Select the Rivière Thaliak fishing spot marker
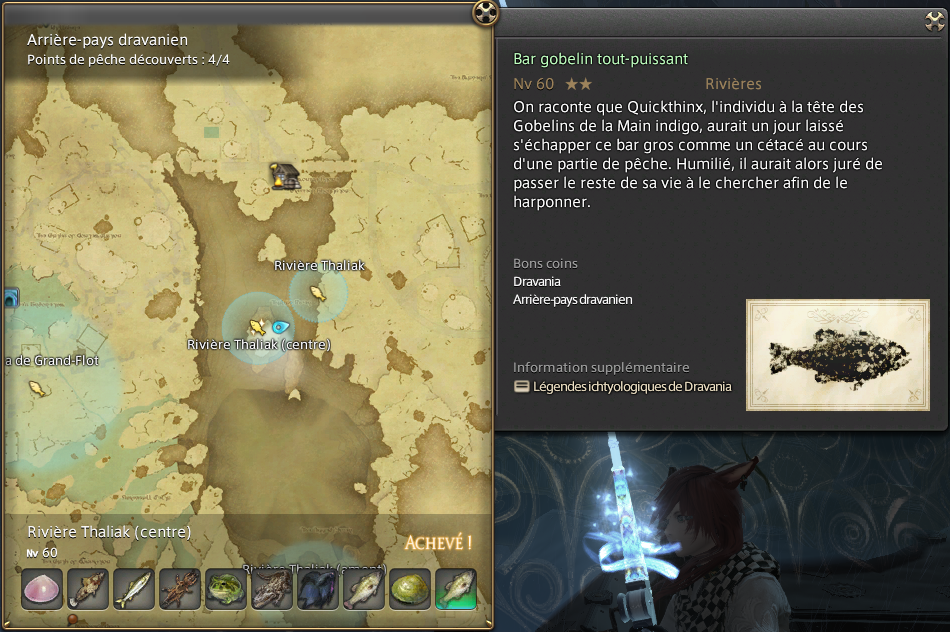 [x=318, y=293]
